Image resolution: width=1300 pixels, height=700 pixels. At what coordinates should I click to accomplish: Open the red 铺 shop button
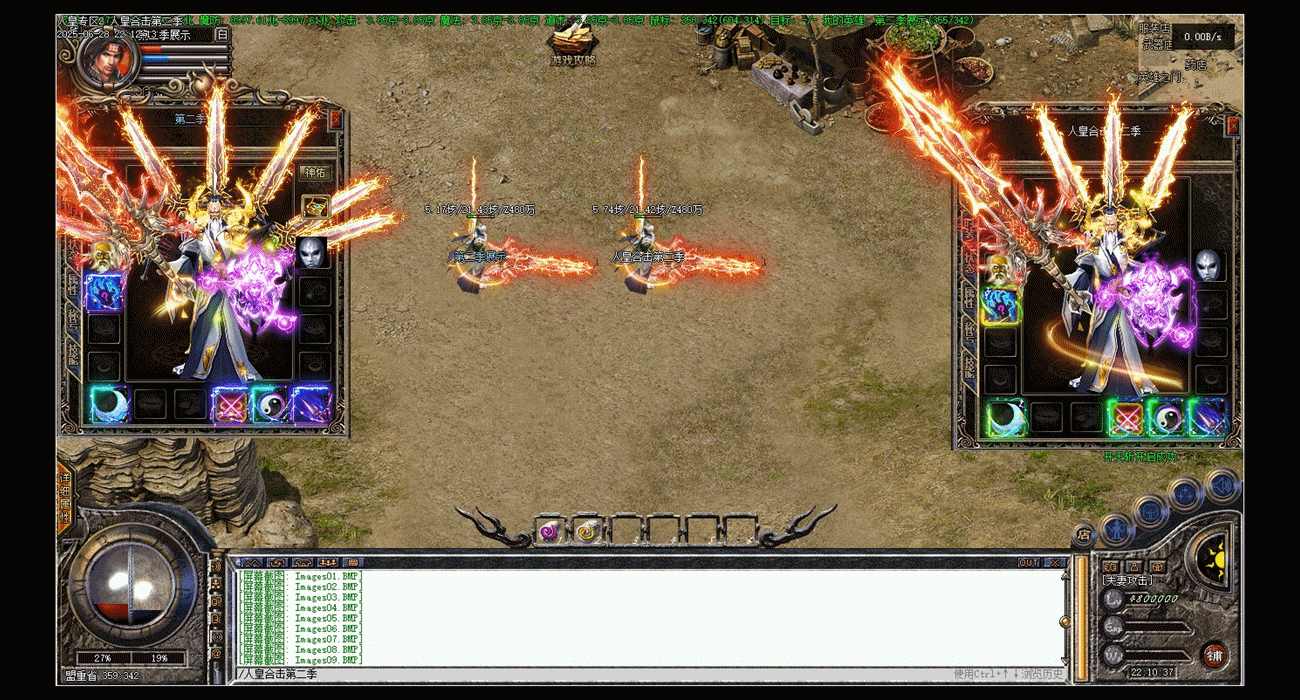[x=1214, y=656]
